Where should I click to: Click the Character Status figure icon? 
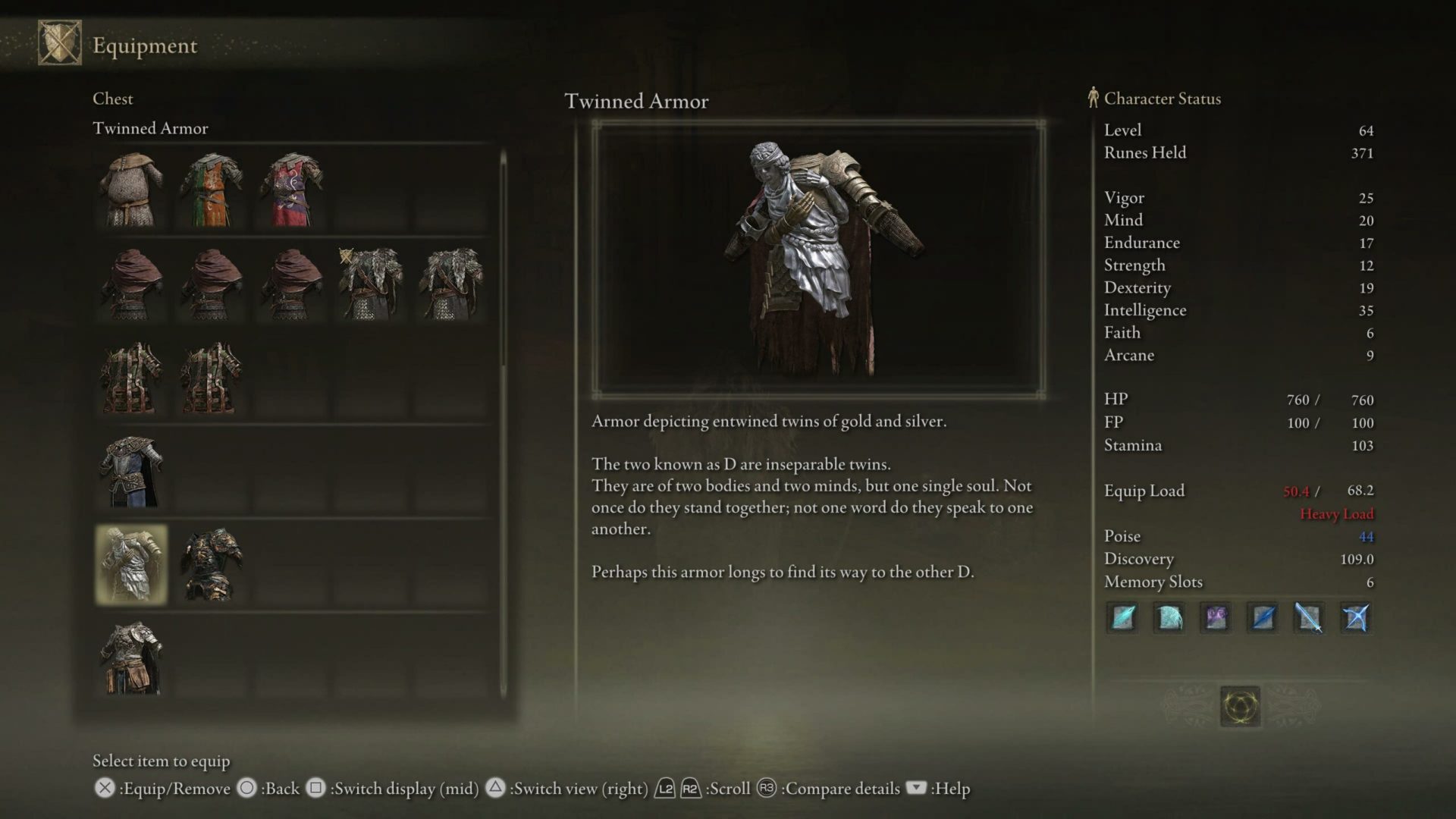pos(1092,98)
